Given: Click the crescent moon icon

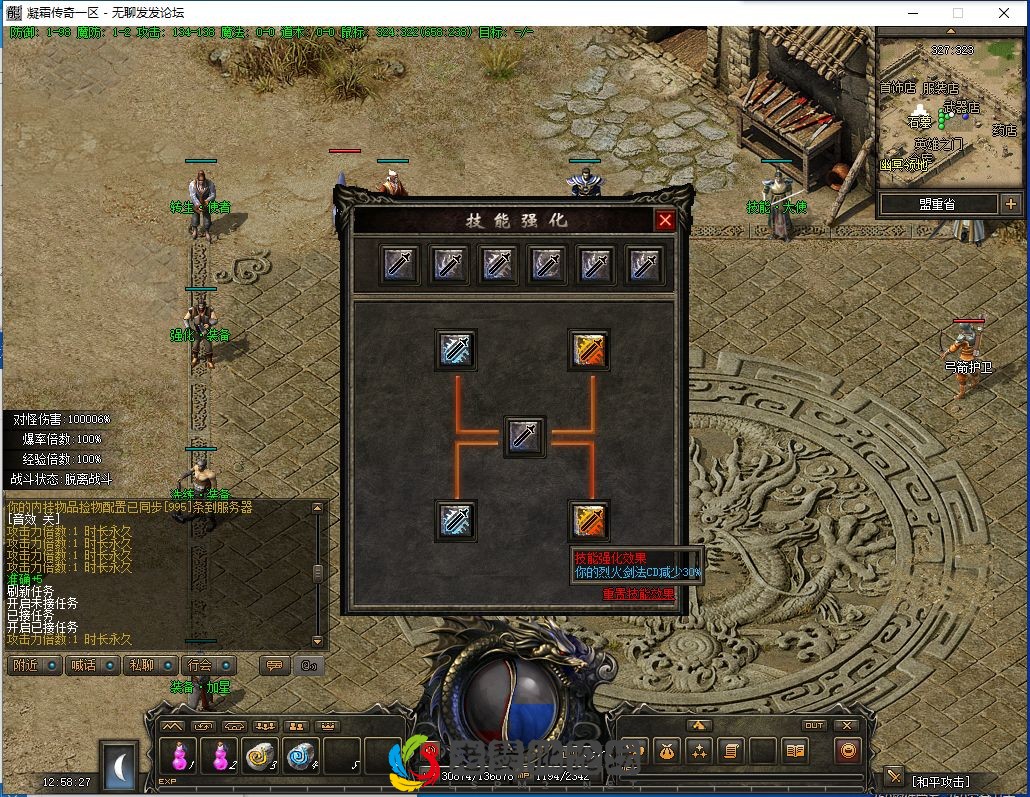Looking at the screenshot, I should (121, 767).
